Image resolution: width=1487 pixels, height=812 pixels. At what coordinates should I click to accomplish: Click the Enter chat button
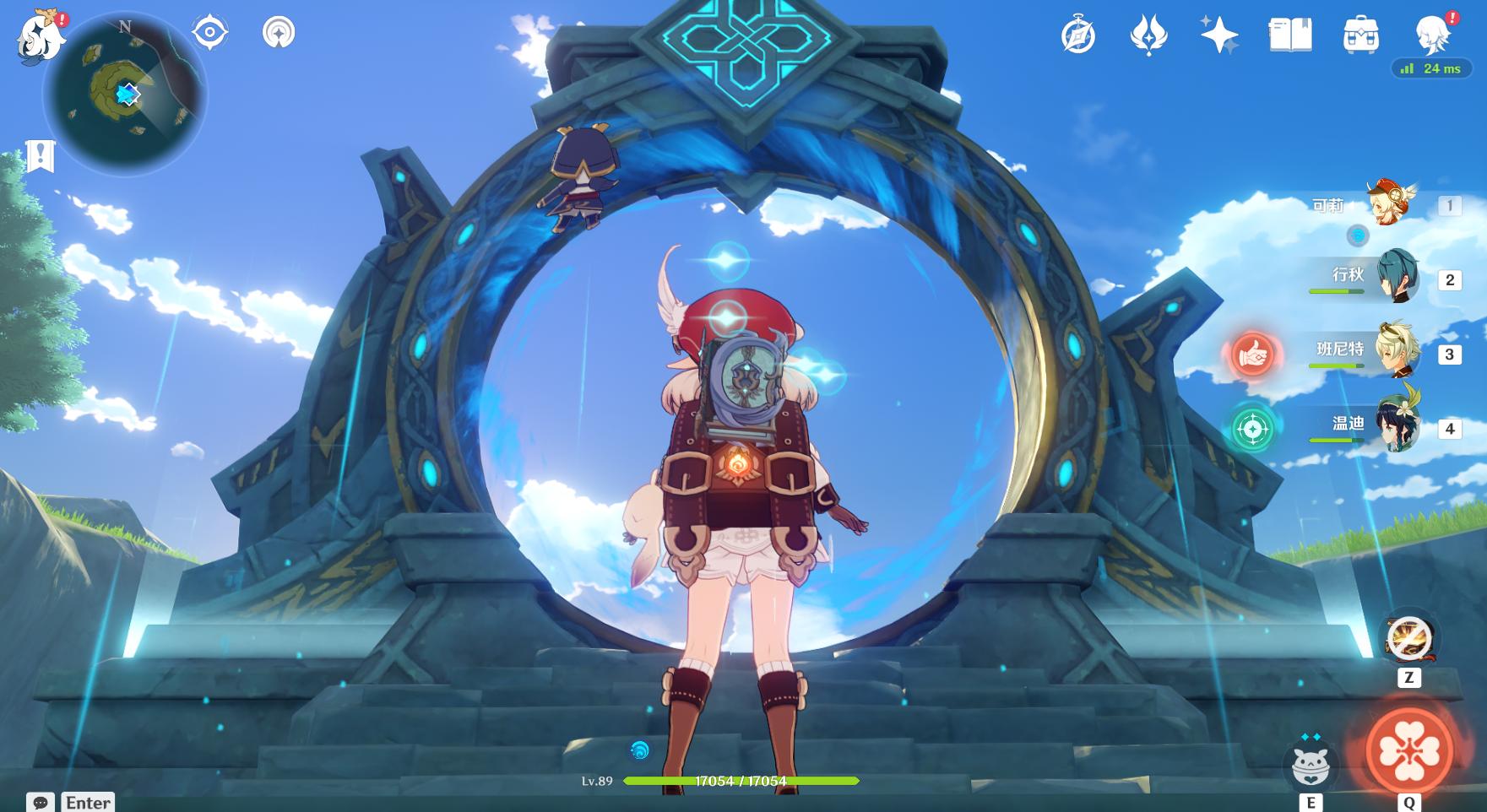(x=87, y=802)
